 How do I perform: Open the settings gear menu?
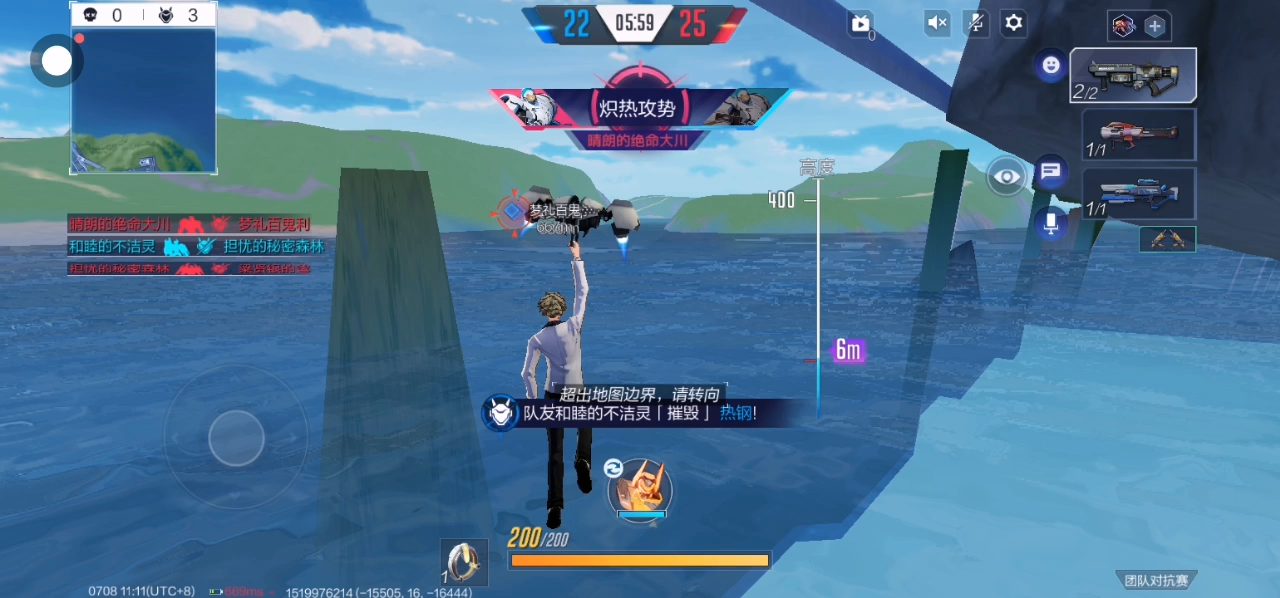tap(1014, 23)
